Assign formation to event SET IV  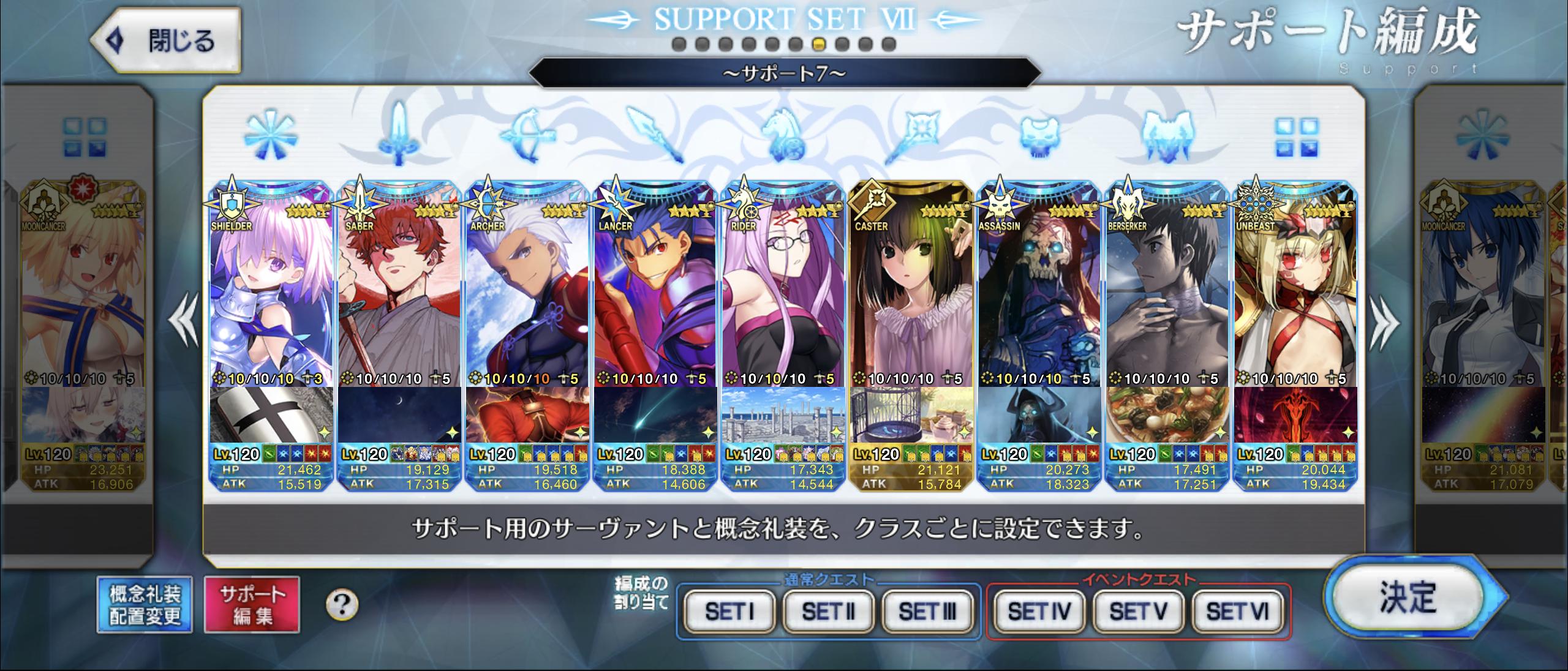(1039, 610)
